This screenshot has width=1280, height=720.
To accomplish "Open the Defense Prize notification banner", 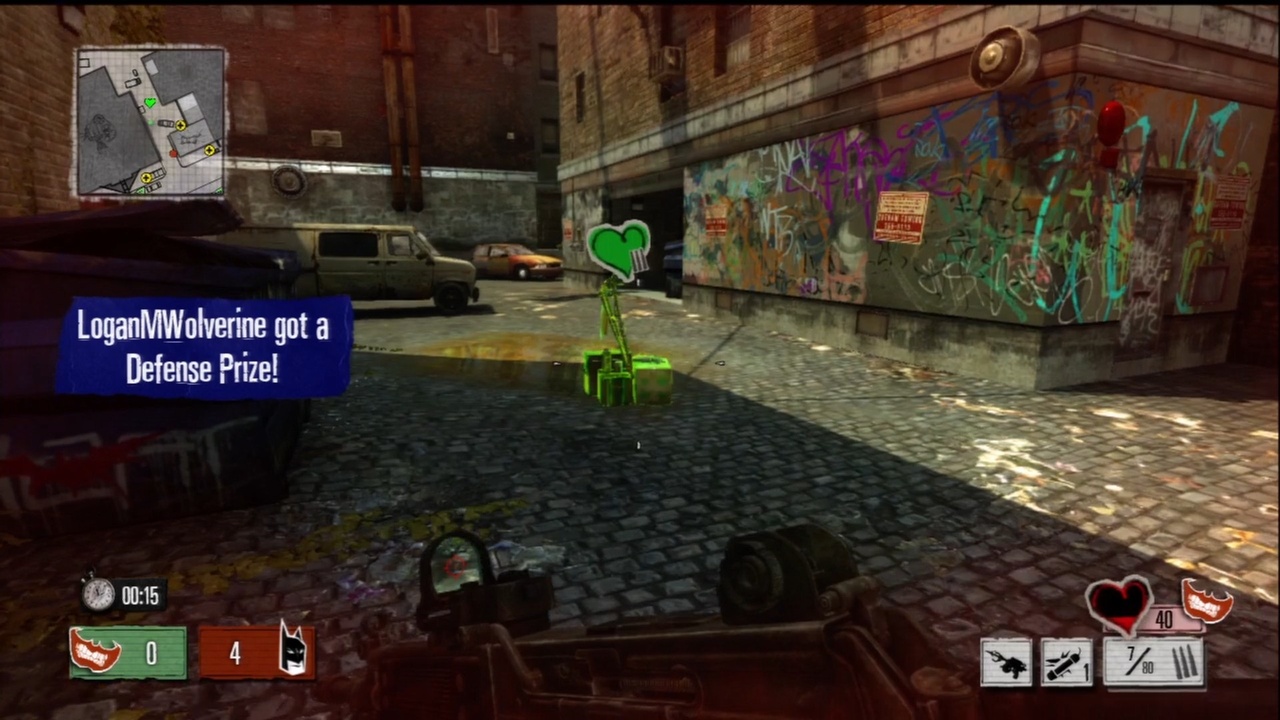I will tap(203, 348).
